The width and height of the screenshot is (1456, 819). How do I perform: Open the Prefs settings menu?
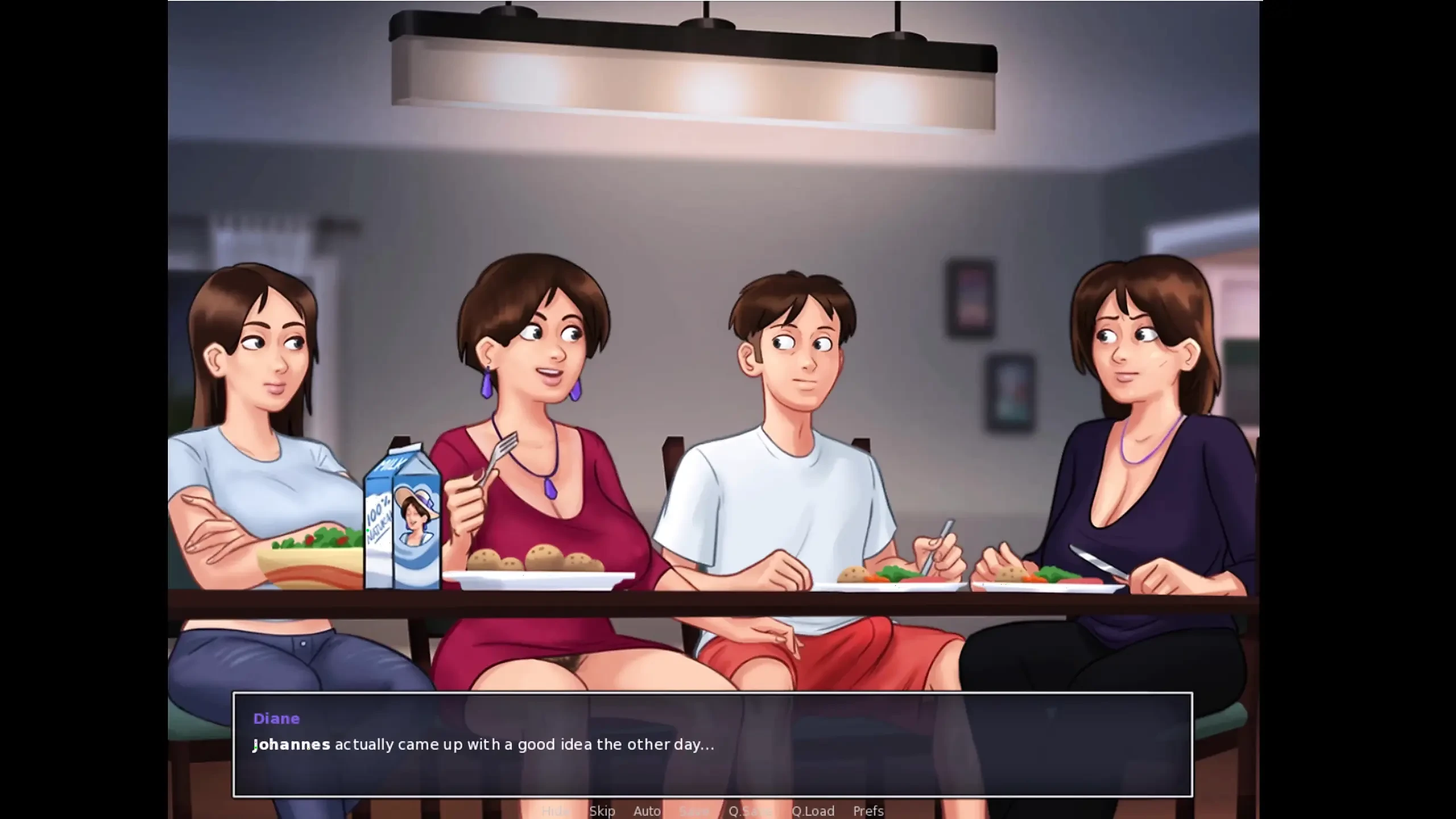point(868,812)
